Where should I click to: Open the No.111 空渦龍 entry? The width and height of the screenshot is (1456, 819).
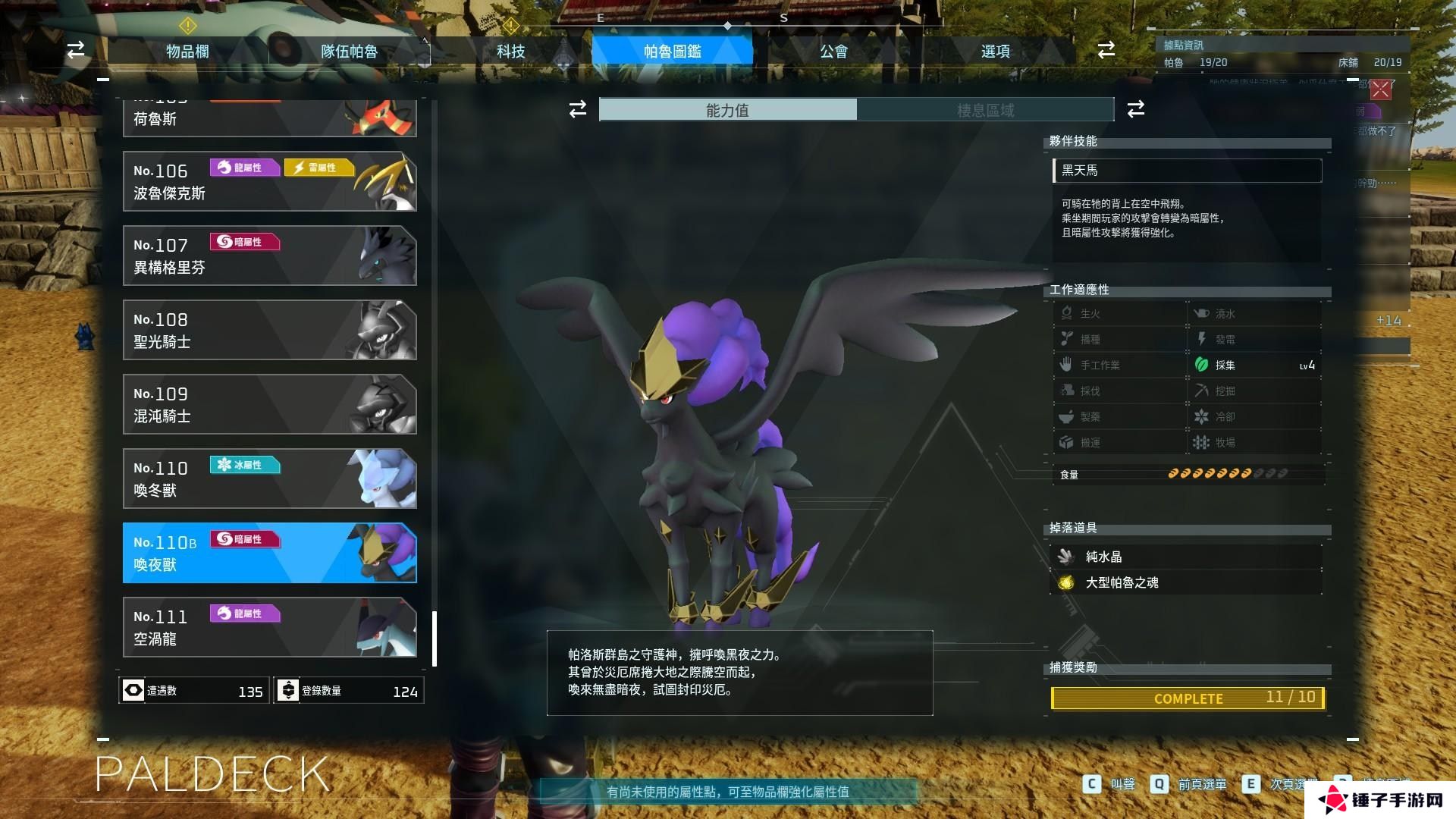pyautogui.click(x=269, y=627)
